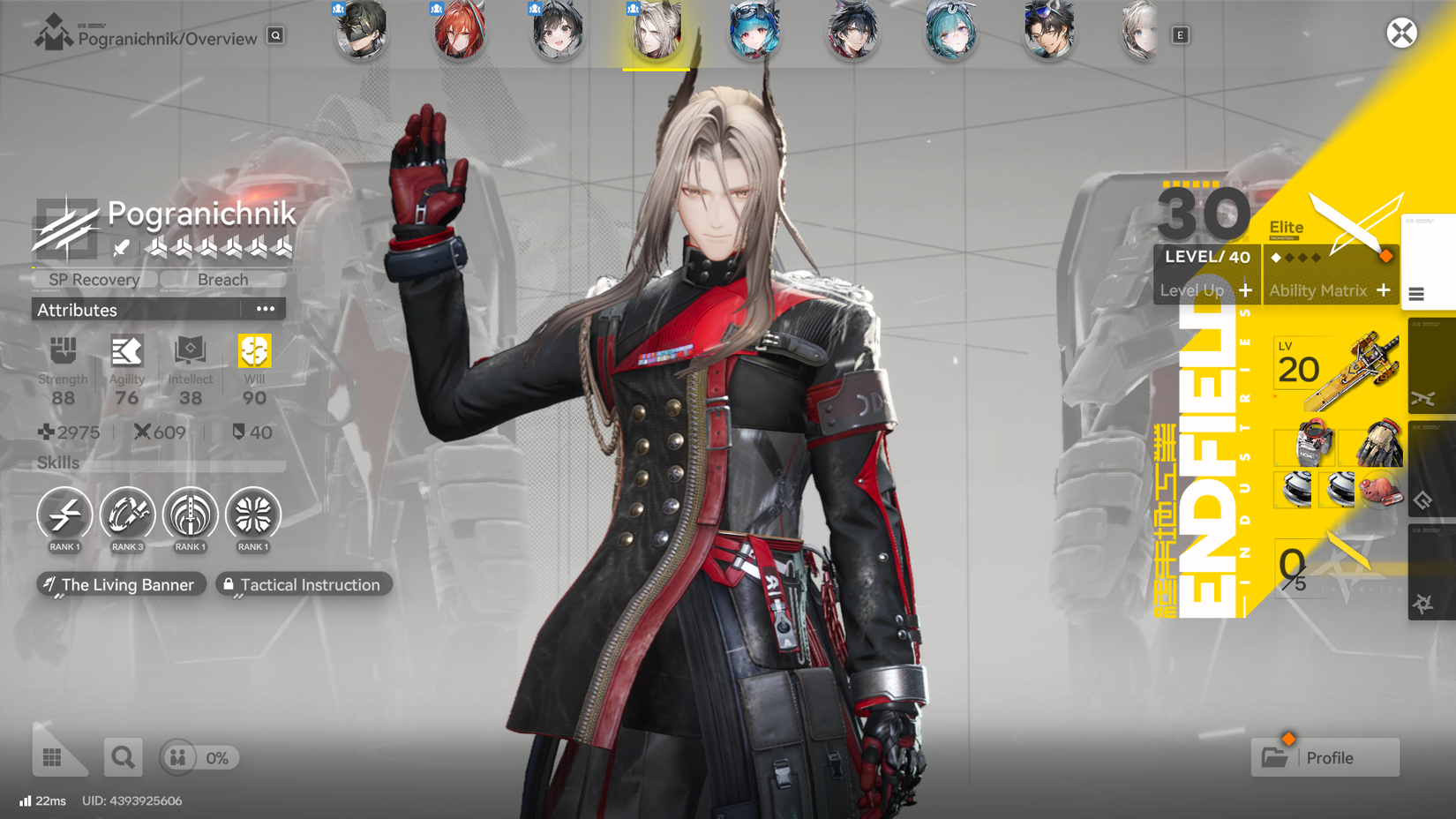Open the Pogranichnik/Overview search icon

(x=274, y=37)
